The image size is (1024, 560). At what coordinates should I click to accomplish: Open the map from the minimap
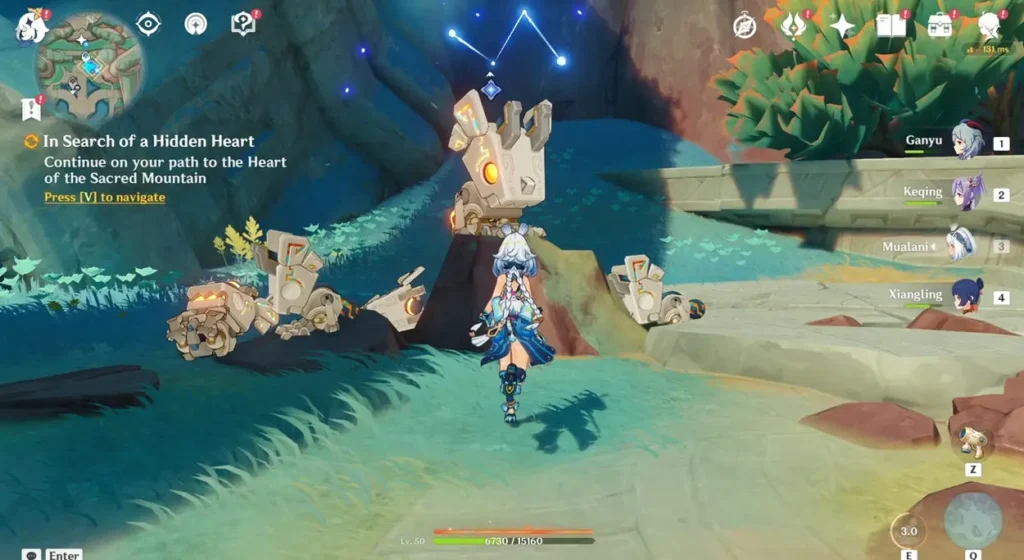pyautogui.click(x=89, y=66)
